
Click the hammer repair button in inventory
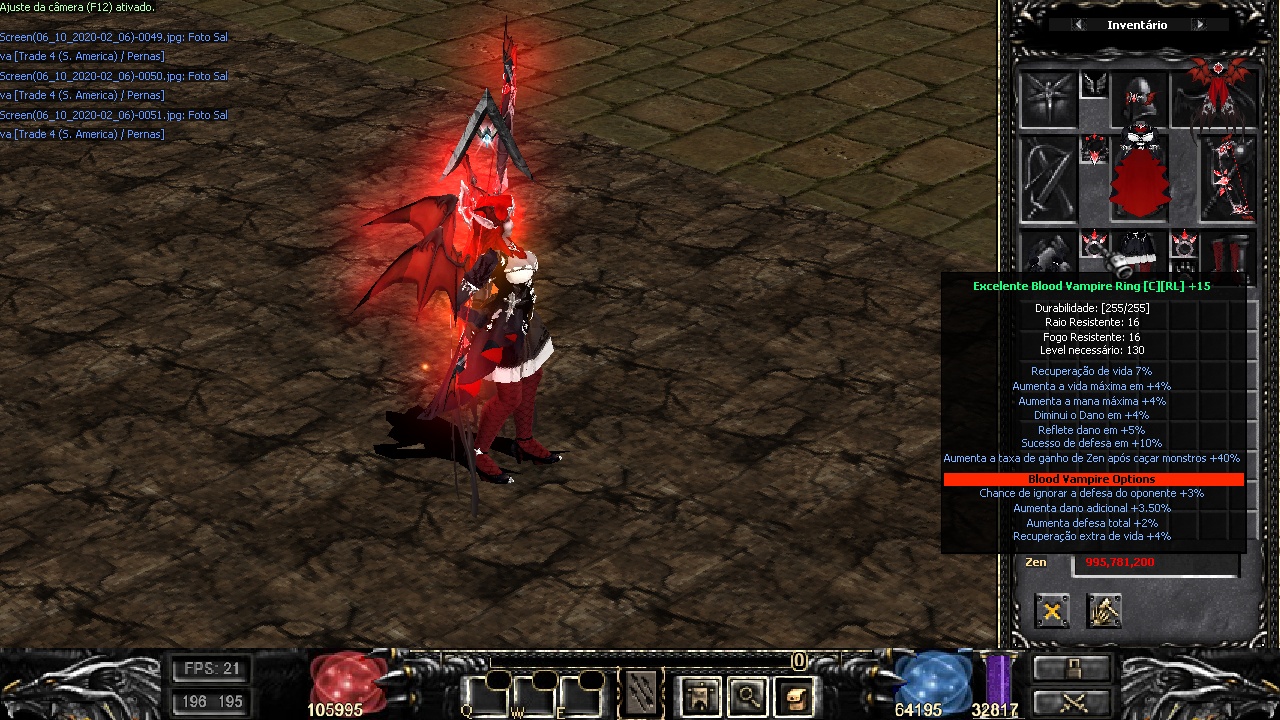(x=1104, y=610)
